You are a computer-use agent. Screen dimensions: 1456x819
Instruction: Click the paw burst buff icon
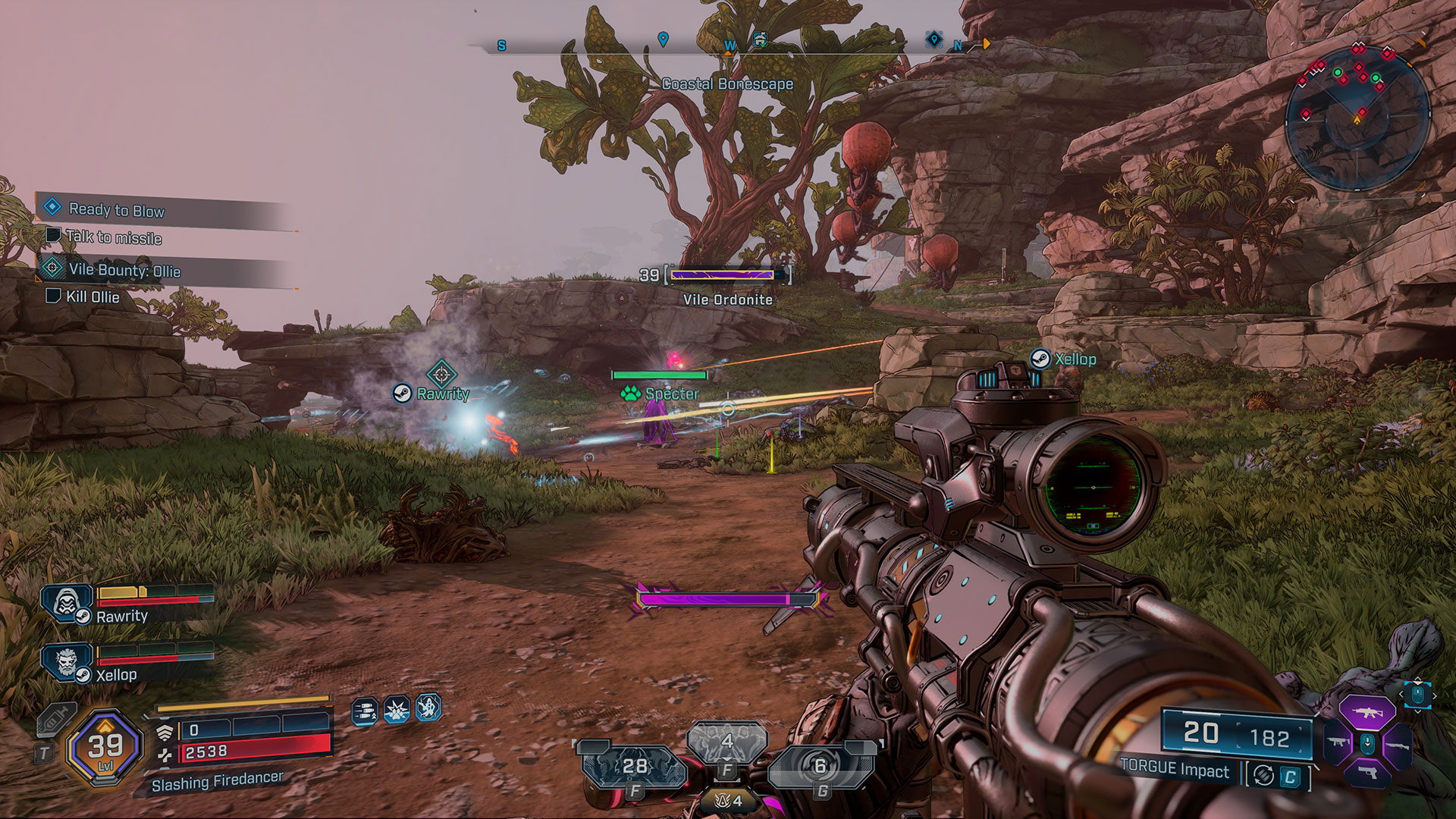click(397, 710)
